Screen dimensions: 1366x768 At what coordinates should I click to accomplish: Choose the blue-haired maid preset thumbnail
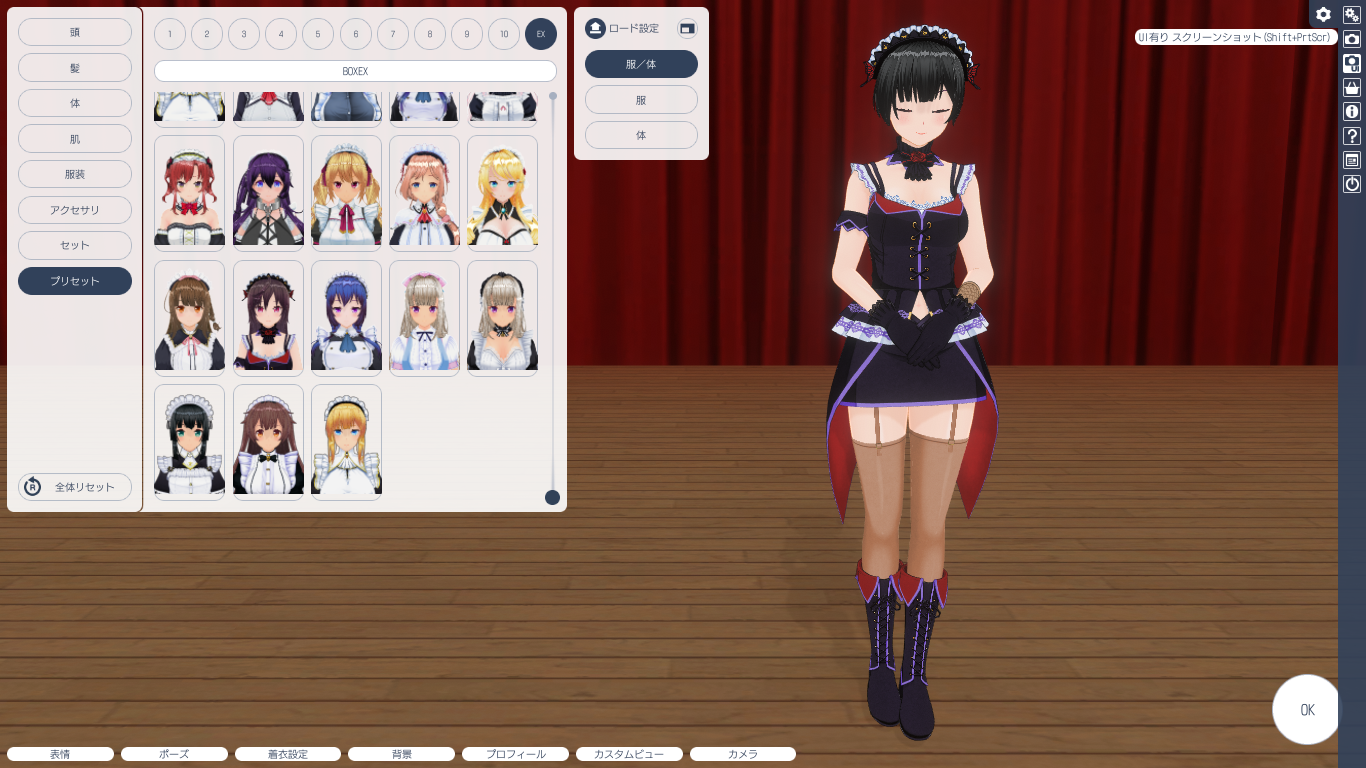pos(346,318)
